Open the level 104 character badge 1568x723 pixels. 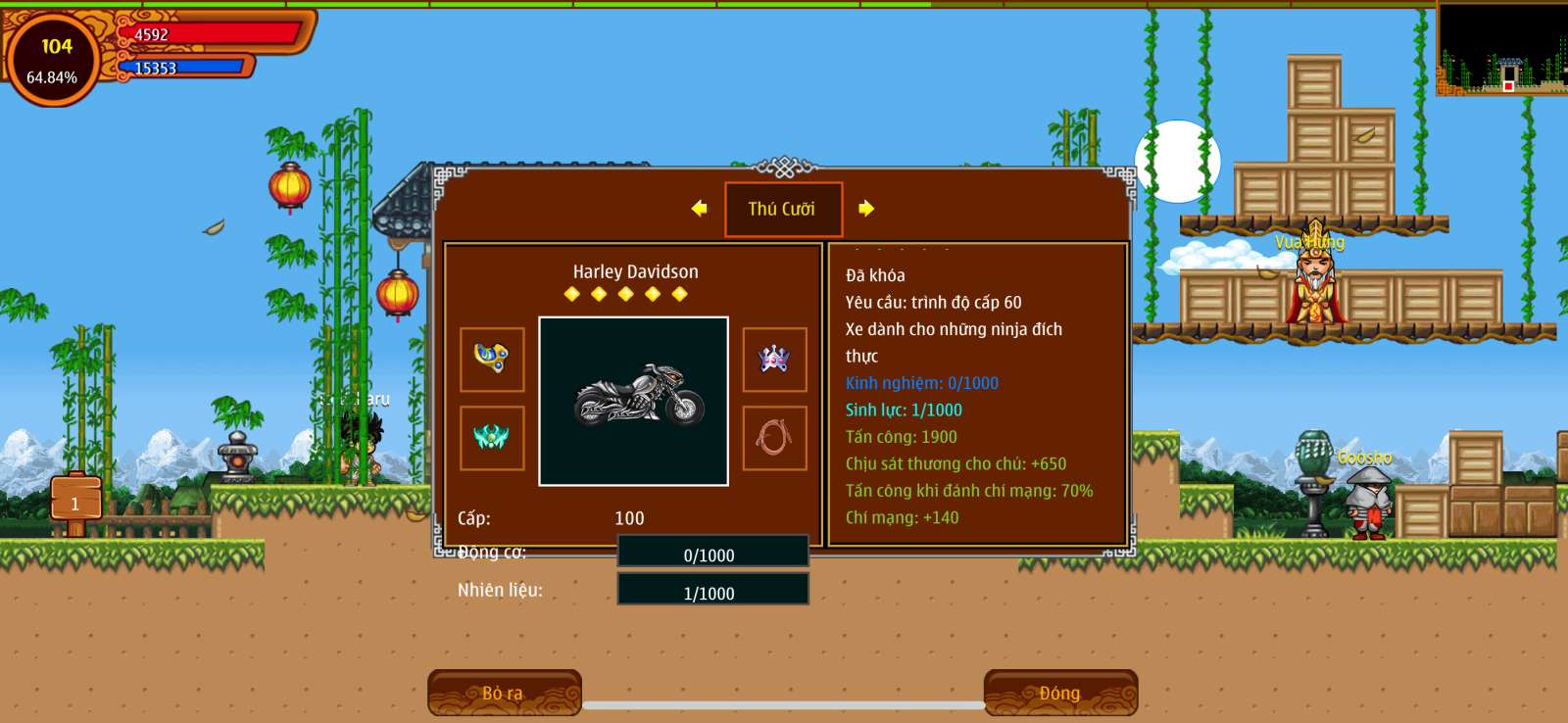pos(53,59)
